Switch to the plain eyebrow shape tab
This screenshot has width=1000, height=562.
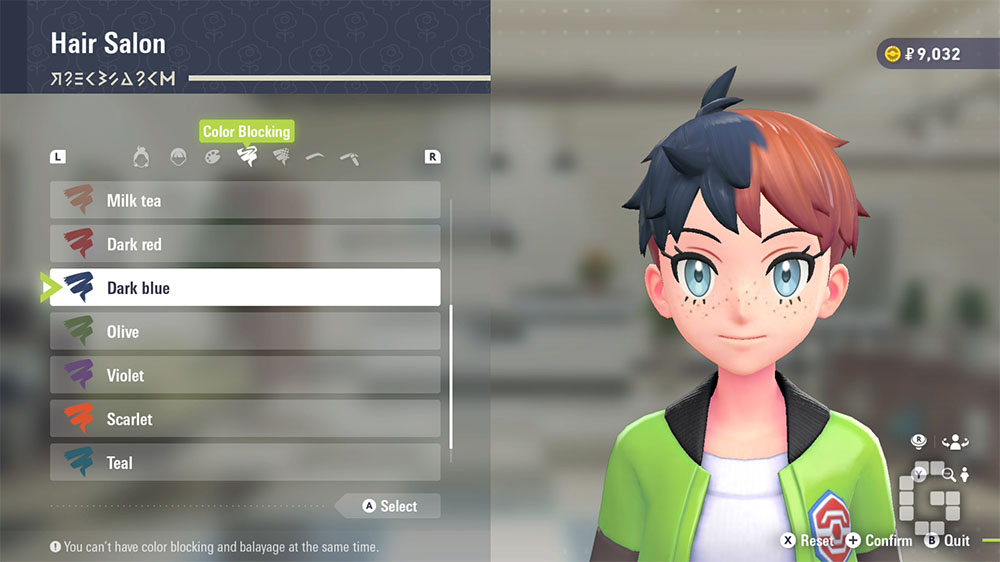[x=315, y=157]
